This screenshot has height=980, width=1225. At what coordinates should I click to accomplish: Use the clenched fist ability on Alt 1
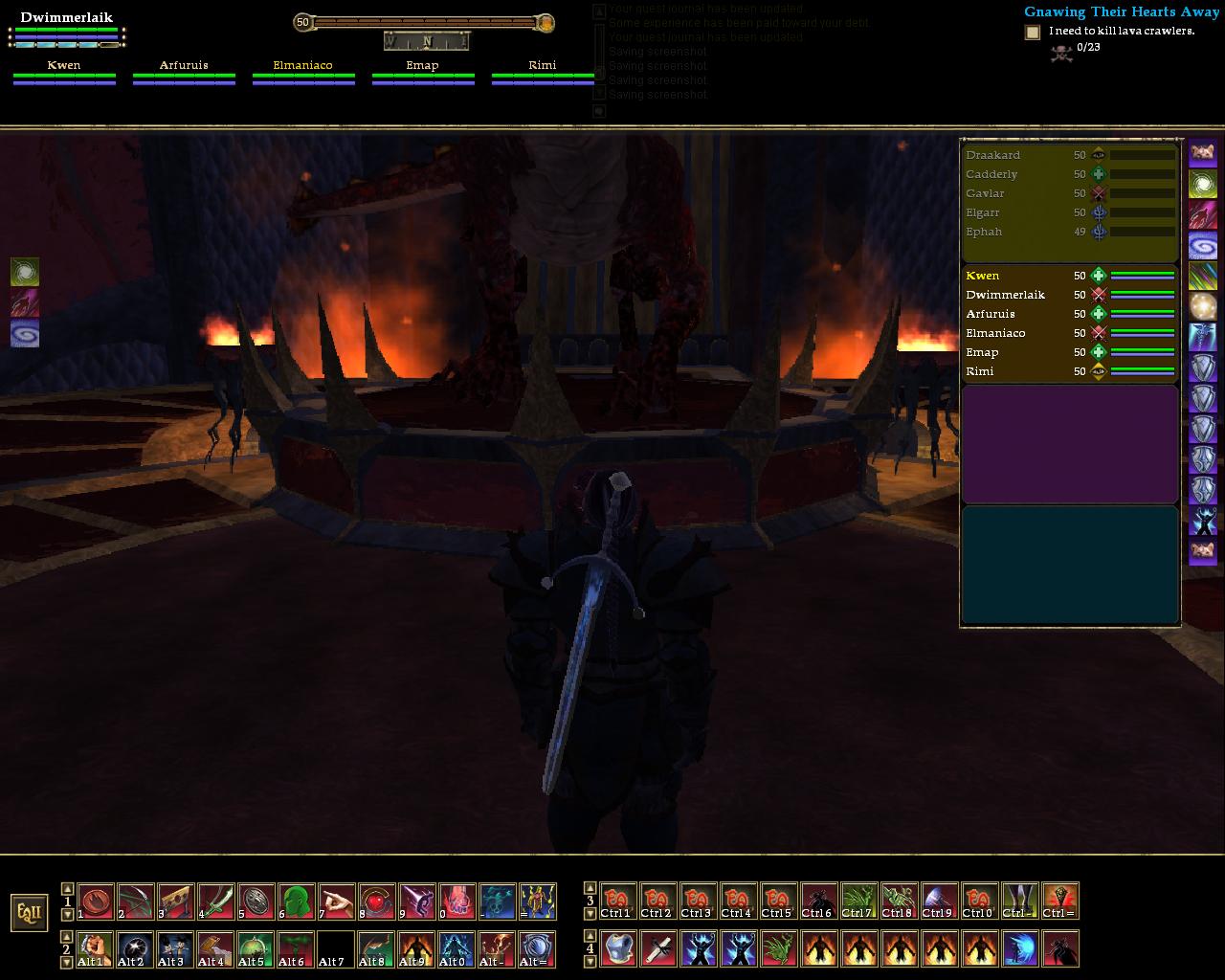click(96, 949)
